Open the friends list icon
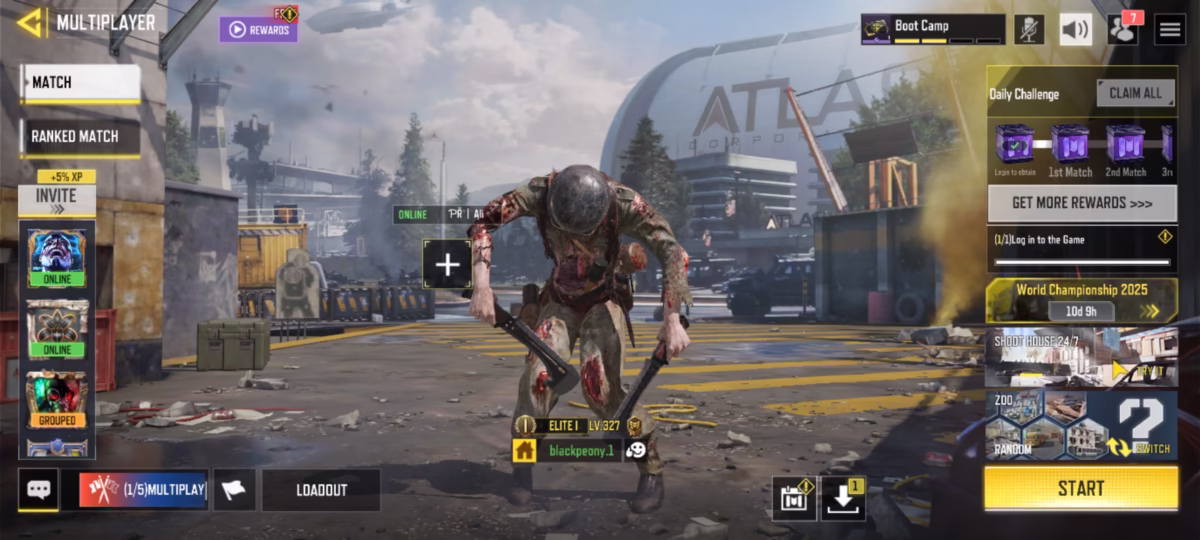This screenshot has height=540, width=1200. click(x=1123, y=29)
